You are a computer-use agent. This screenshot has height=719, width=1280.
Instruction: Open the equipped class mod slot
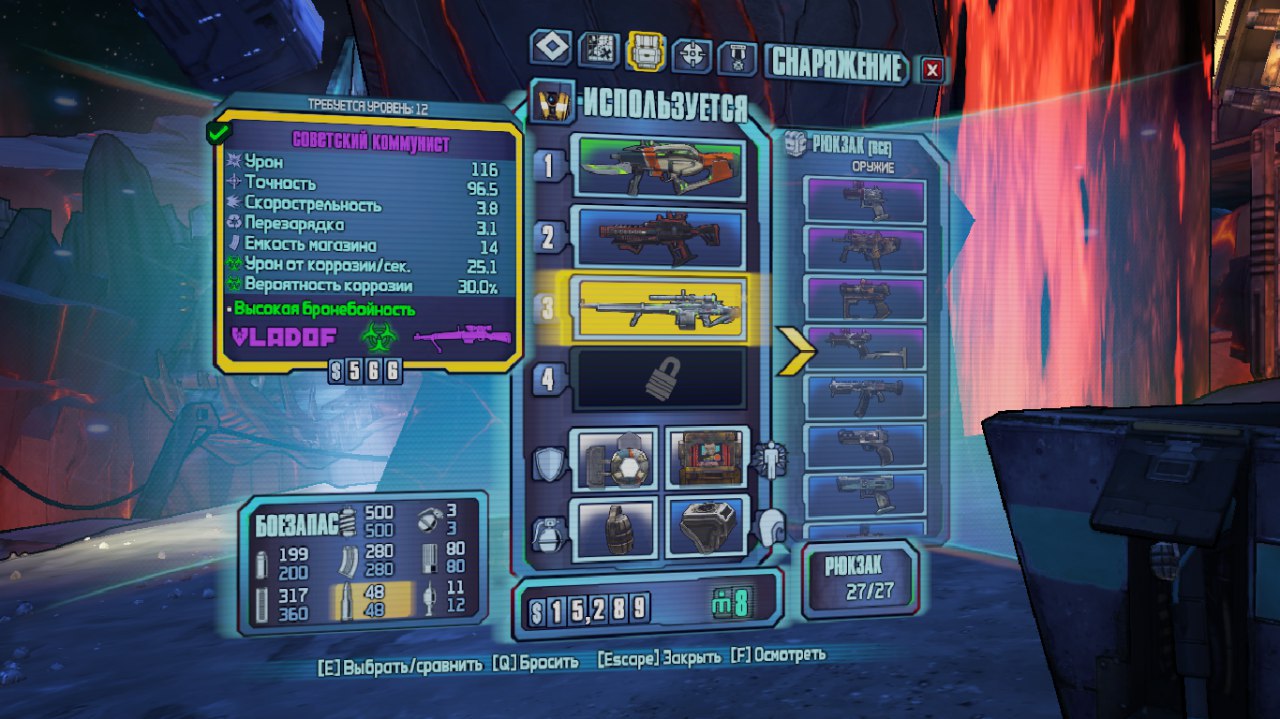[x=705, y=459]
